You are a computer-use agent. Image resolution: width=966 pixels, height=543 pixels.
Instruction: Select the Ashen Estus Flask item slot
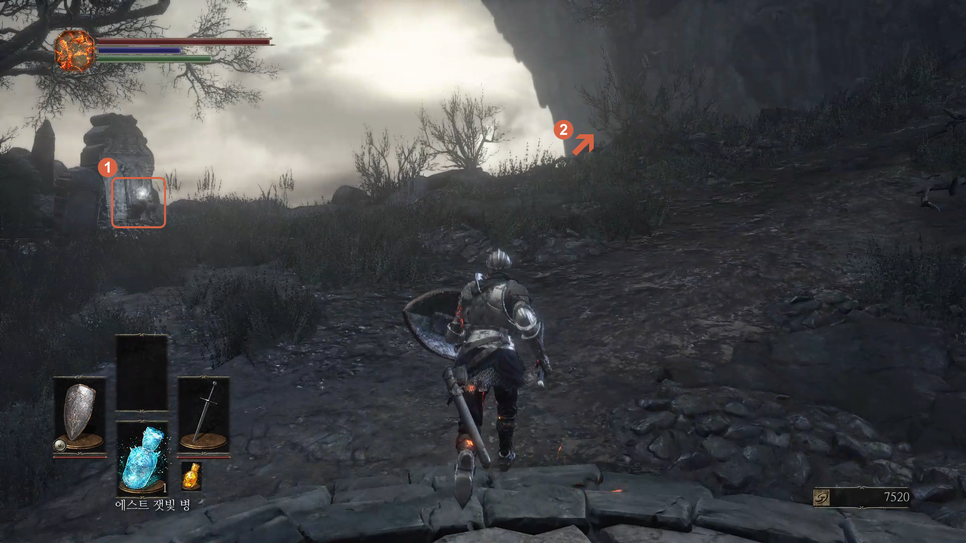coord(141,457)
